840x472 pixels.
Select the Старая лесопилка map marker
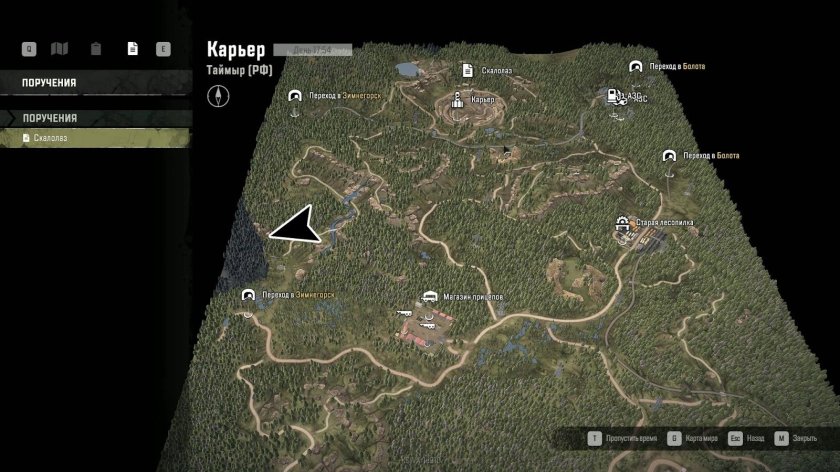[622, 224]
